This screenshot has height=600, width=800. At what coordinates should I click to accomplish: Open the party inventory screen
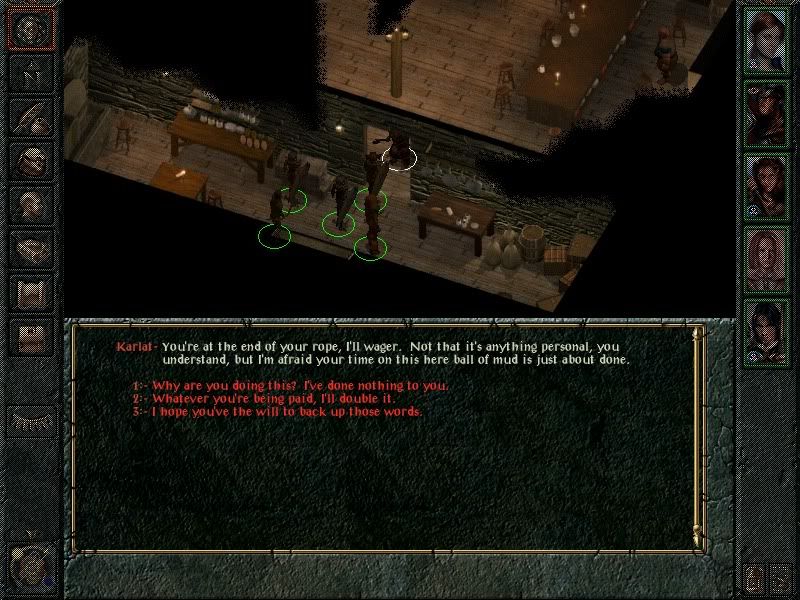29,160
